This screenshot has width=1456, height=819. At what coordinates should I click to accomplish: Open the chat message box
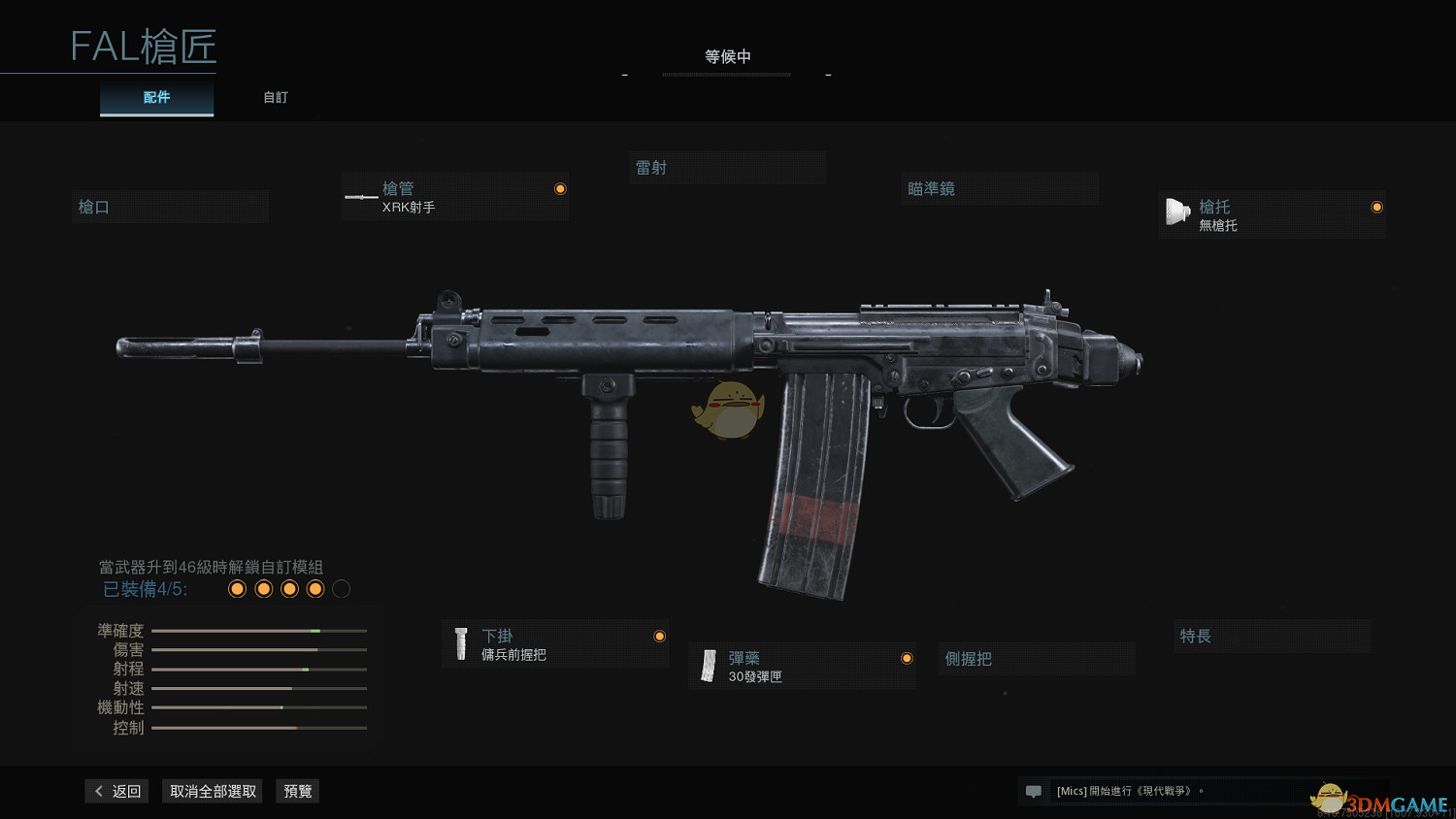click(x=1165, y=791)
